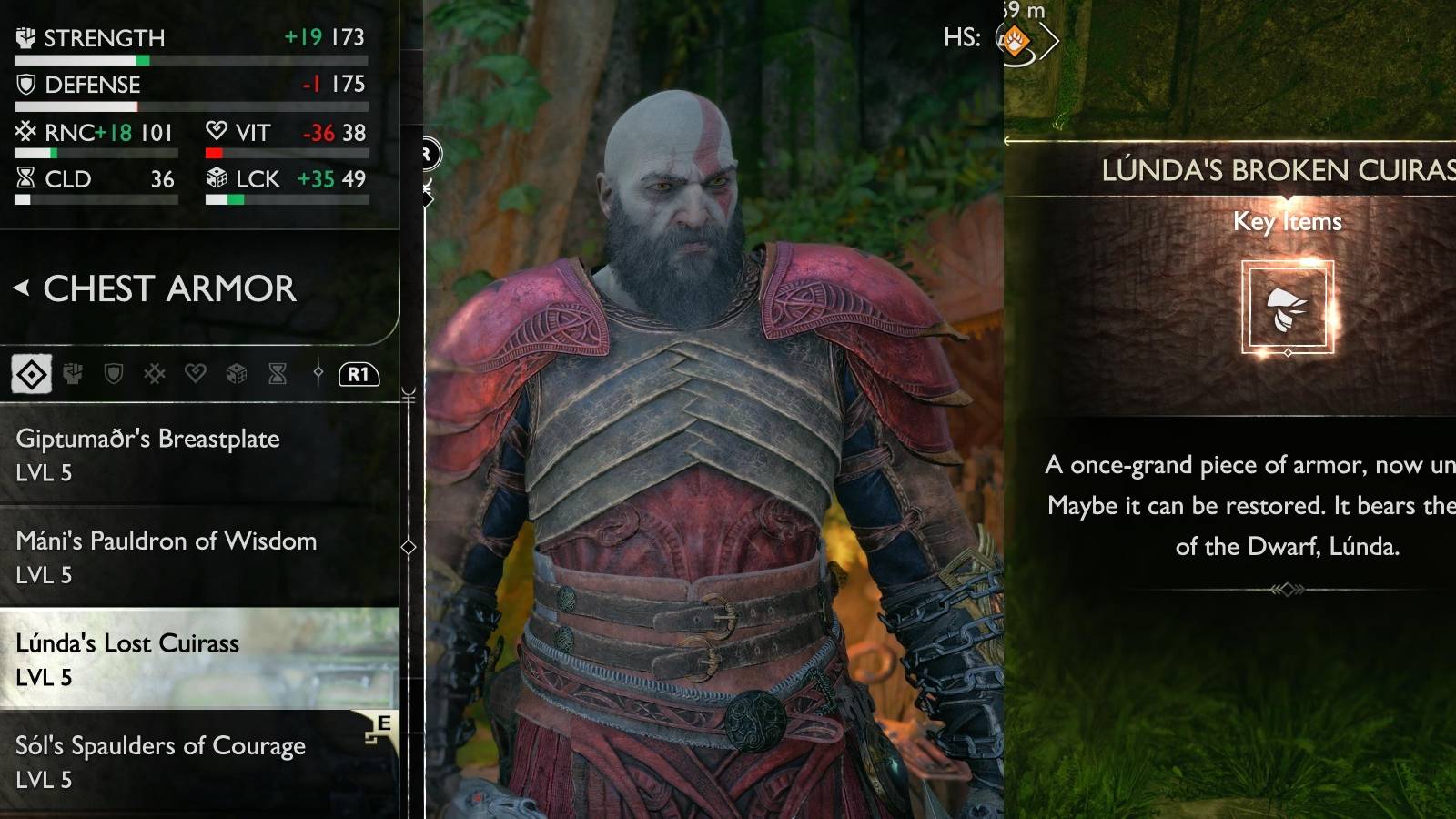This screenshot has height=819, width=1456.
Task: Select the Strength sort icon in filter row
Action: tap(74, 373)
